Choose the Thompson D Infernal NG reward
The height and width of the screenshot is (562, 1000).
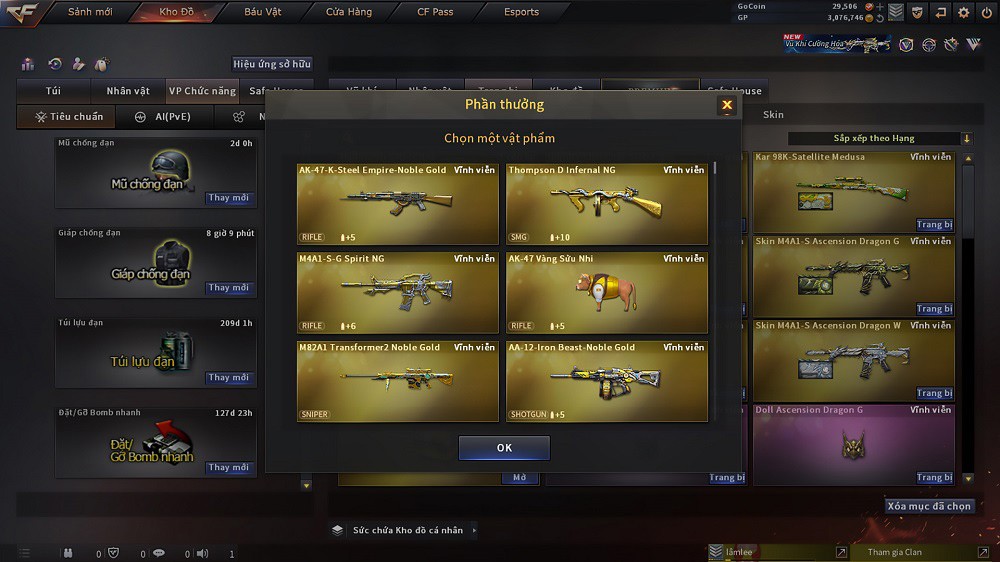pos(606,204)
